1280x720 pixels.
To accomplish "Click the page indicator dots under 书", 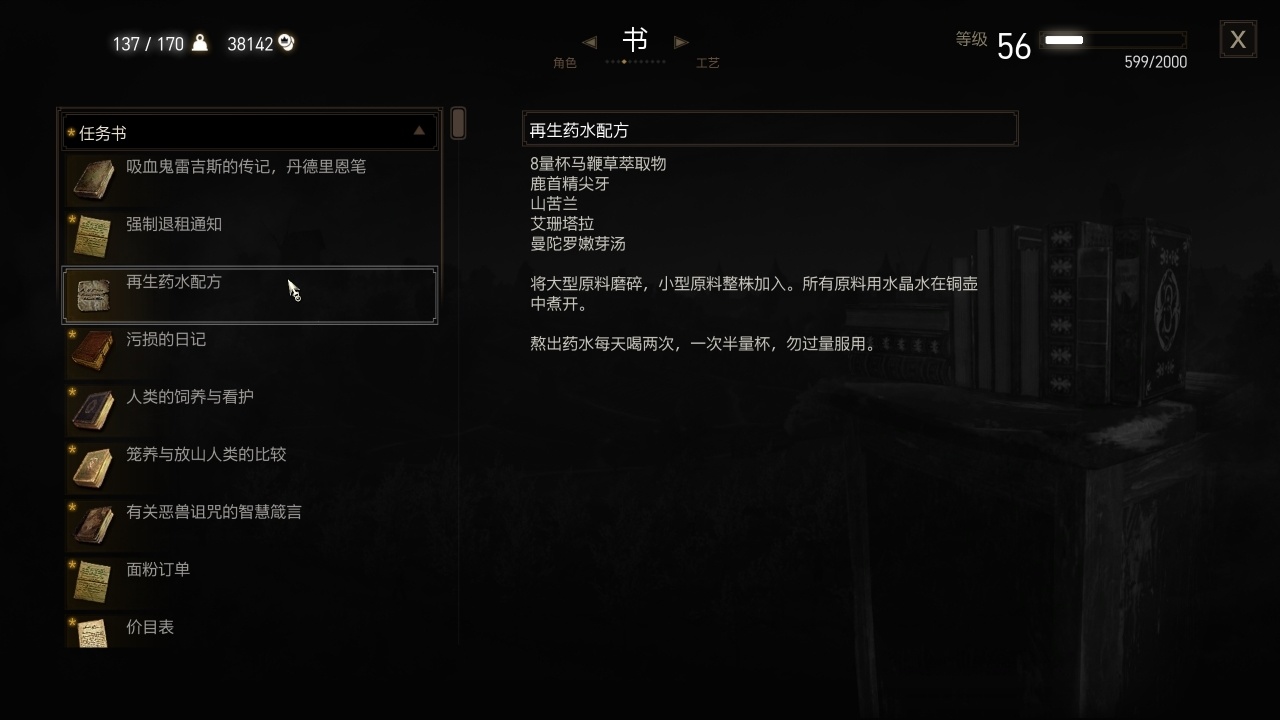I will tap(636, 61).
